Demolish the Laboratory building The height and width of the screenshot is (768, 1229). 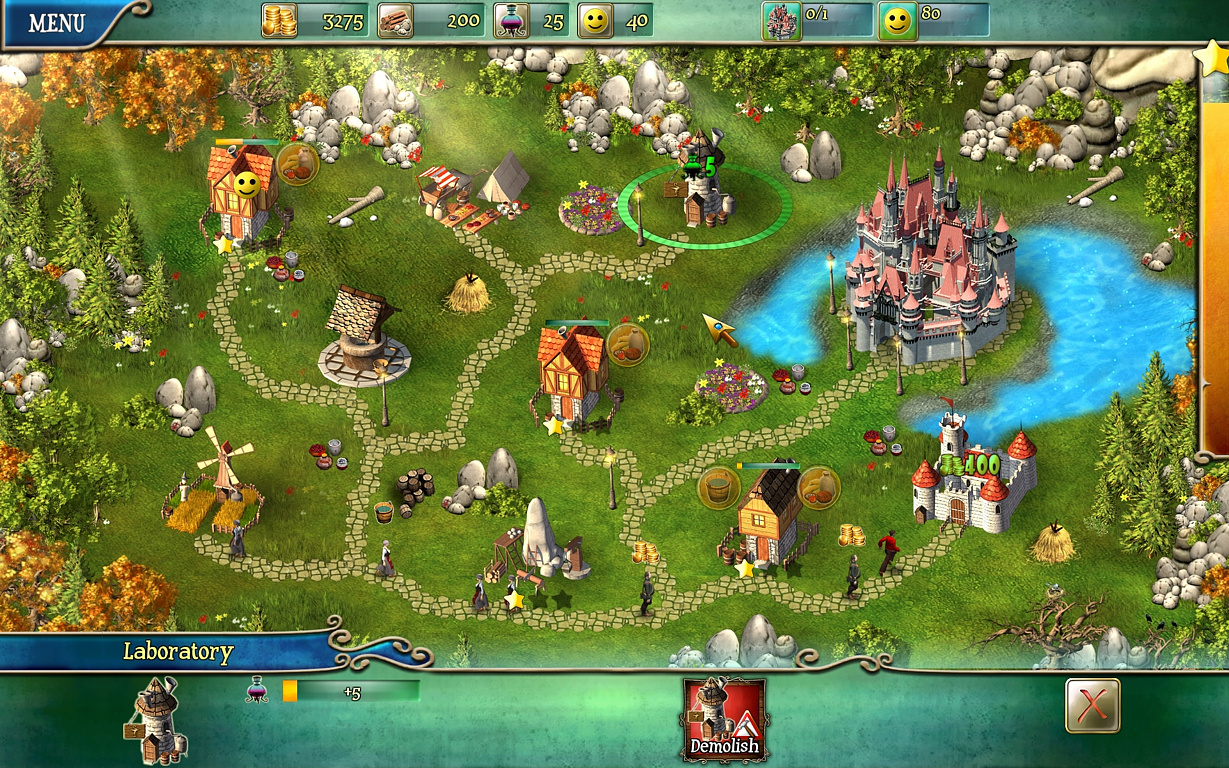click(x=724, y=718)
